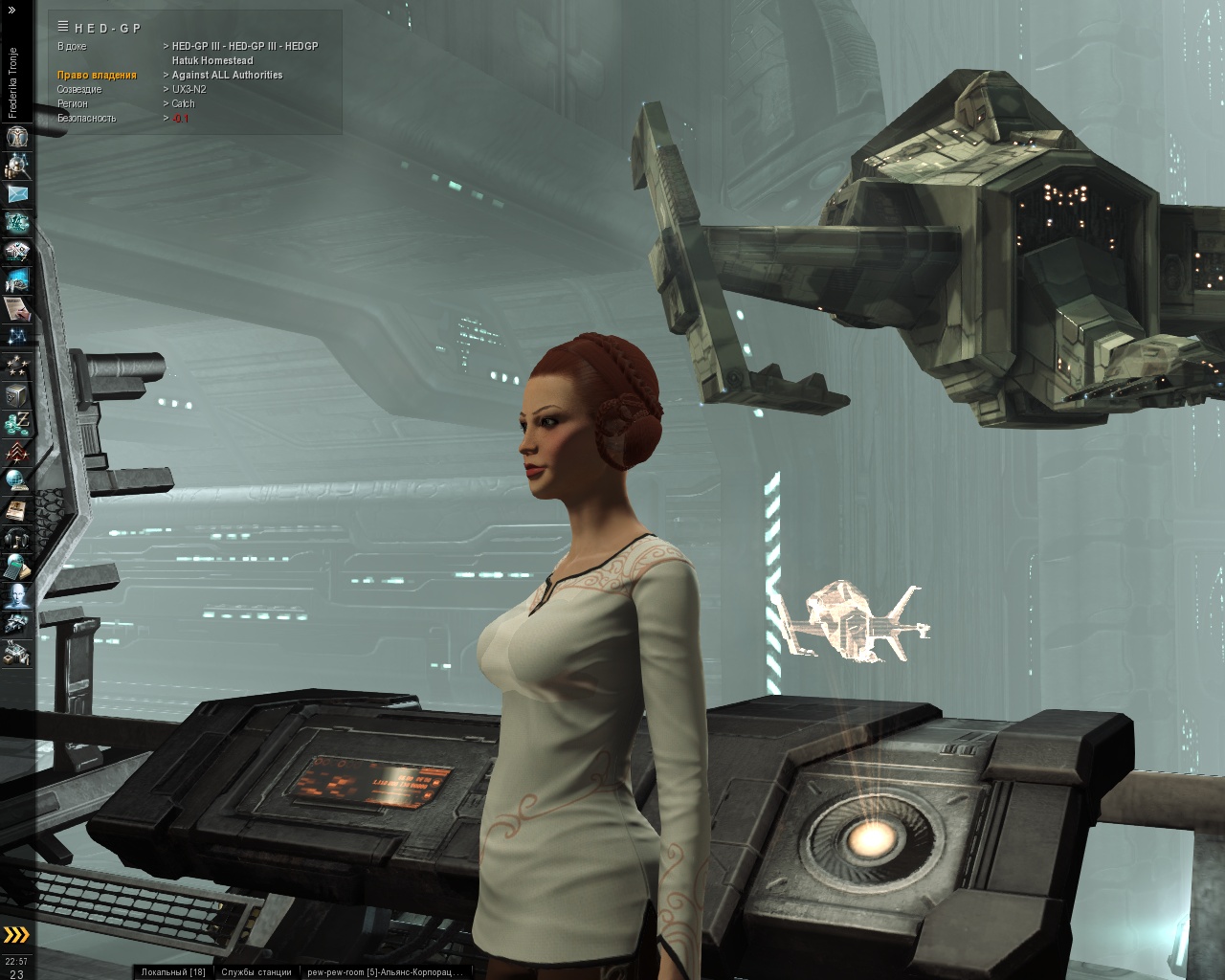The width and height of the screenshot is (1225, 980).
Task: Click the orange triple-arrow undock button
Action: coord(16,935)
